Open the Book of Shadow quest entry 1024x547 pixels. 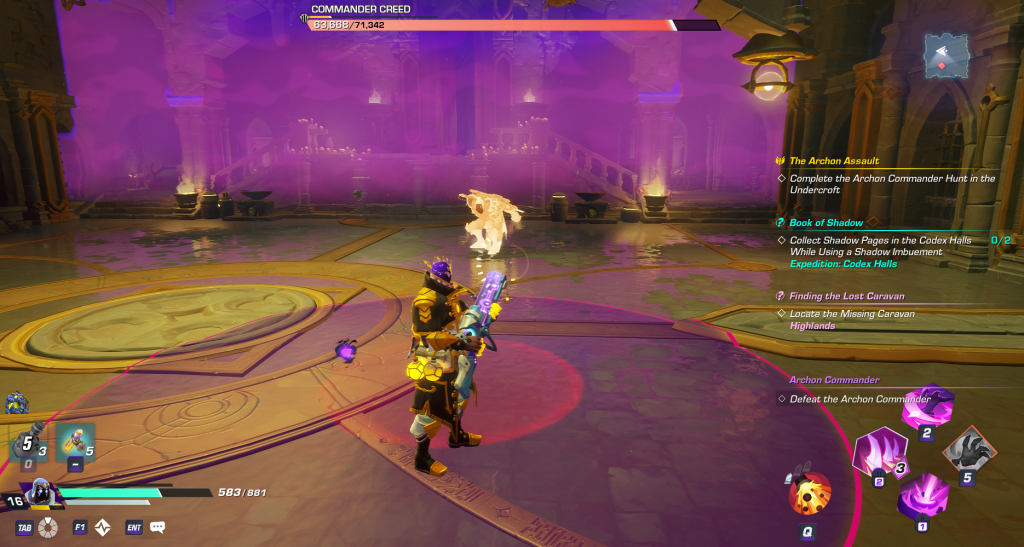click(x=826, y=223)
